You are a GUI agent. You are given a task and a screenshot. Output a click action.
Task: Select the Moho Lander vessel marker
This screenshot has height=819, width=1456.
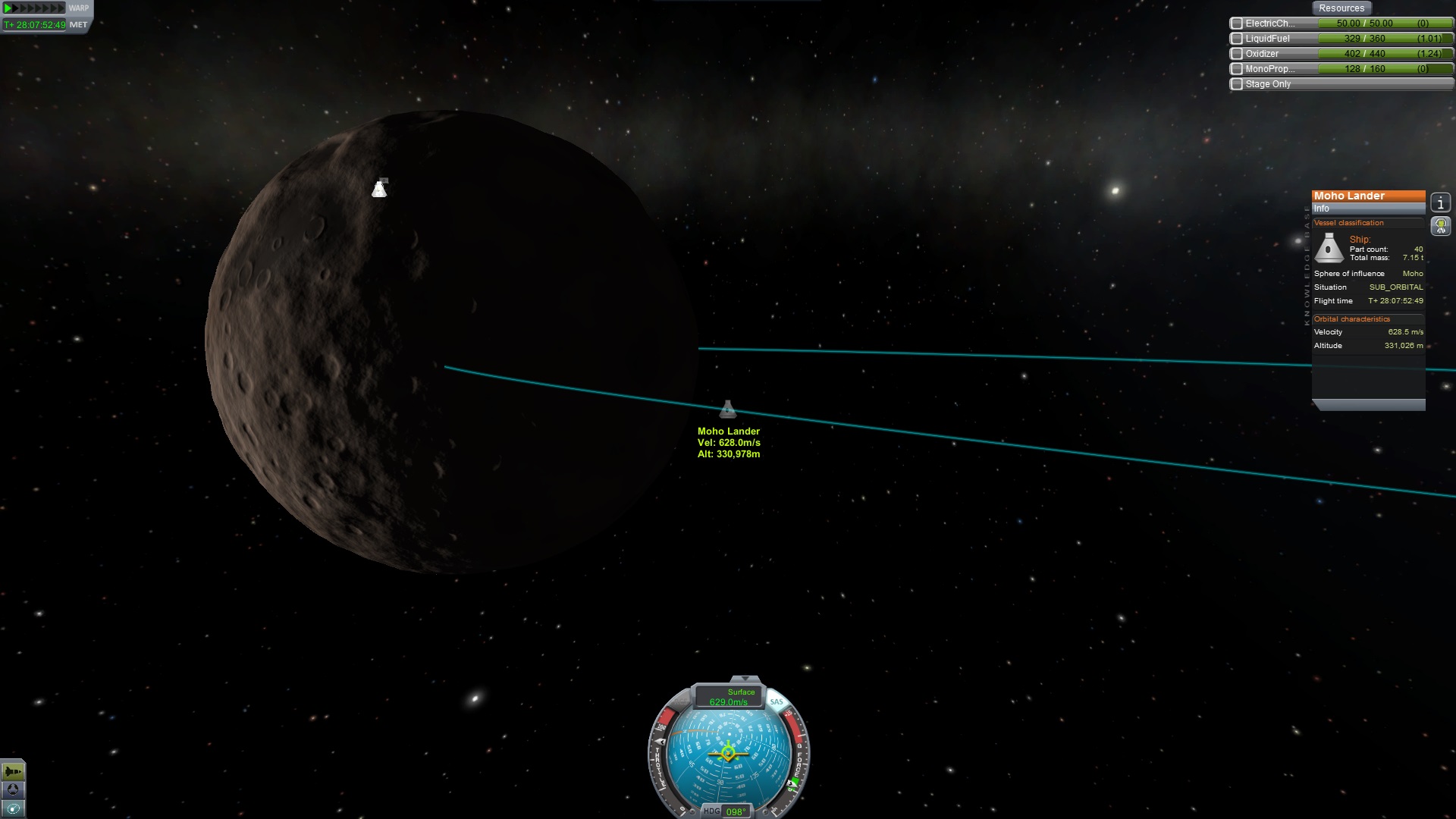tap(728, 410)
